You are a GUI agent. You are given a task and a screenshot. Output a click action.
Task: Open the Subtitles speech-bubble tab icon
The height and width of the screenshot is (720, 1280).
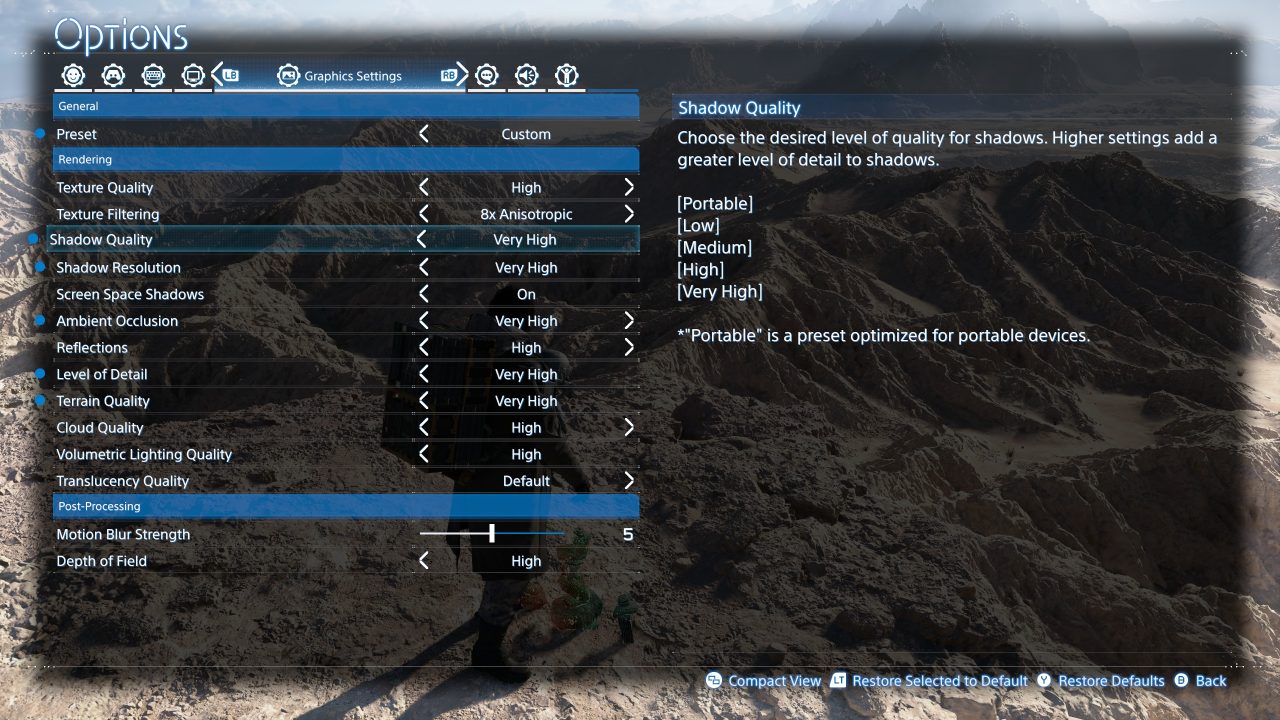[487, 74]
